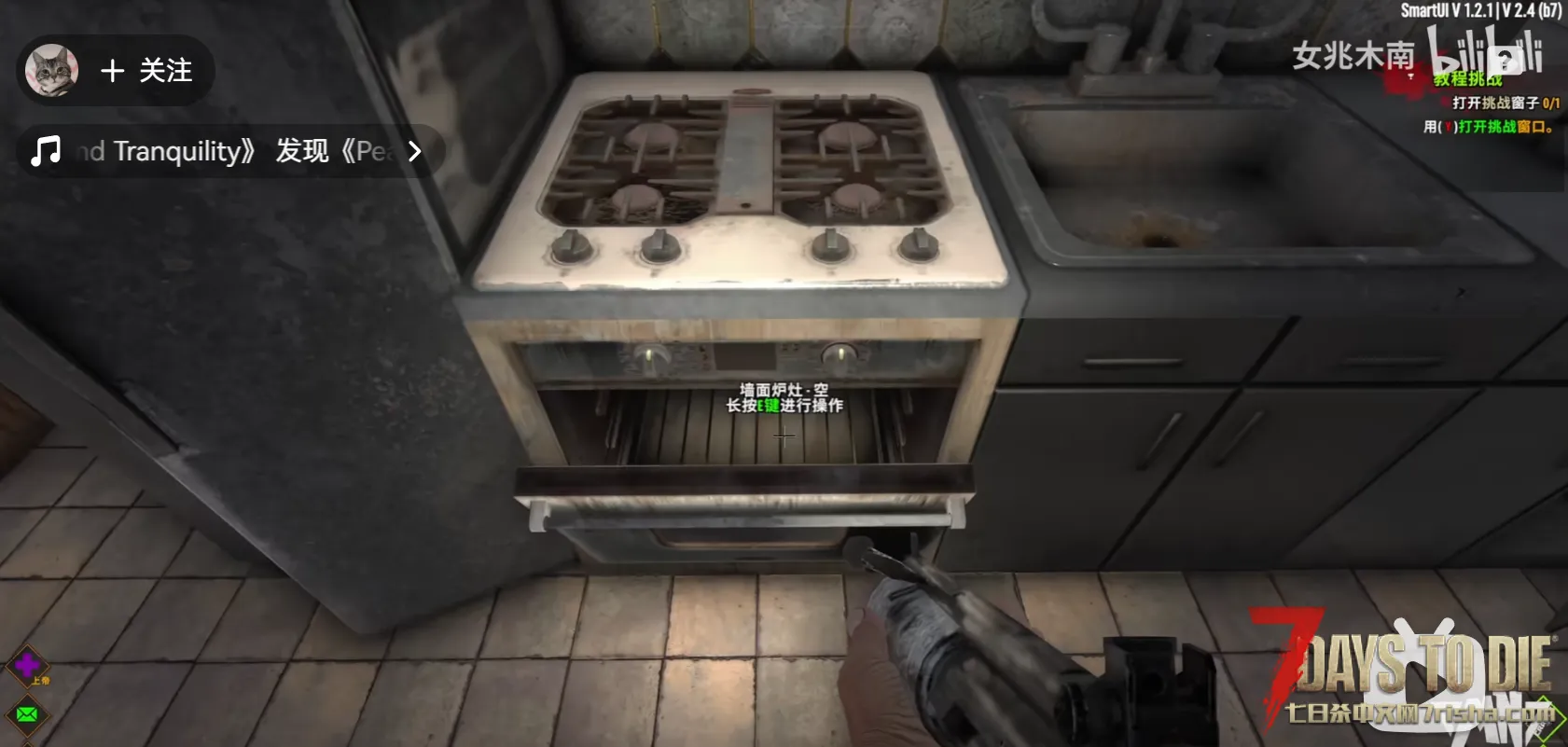Select the 教程挑战 tutorial challenge tracker
The width and height of the screenshot is (1568, 747).
click(1467, 79)
